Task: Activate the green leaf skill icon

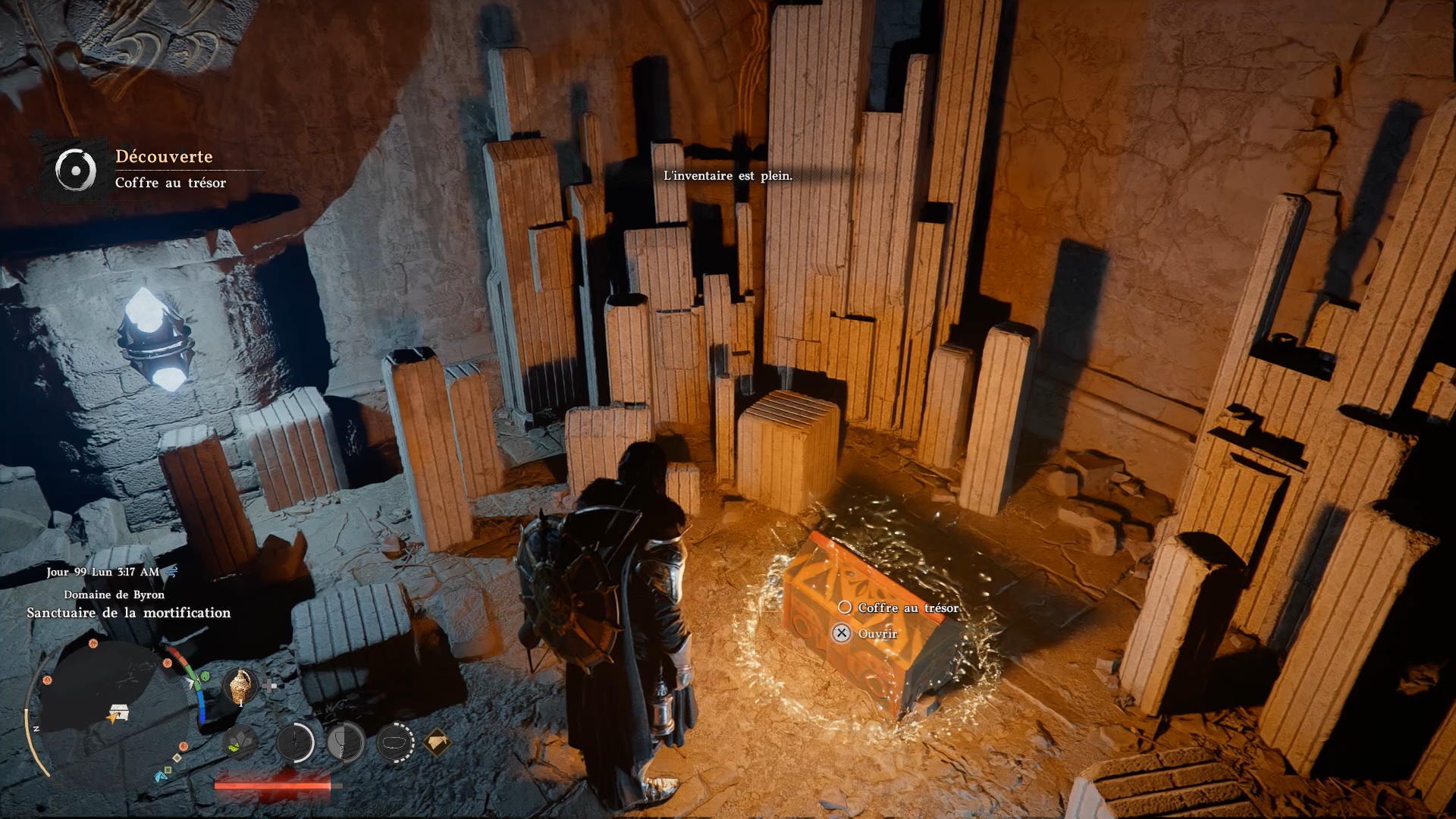Action: coord(242,741)
